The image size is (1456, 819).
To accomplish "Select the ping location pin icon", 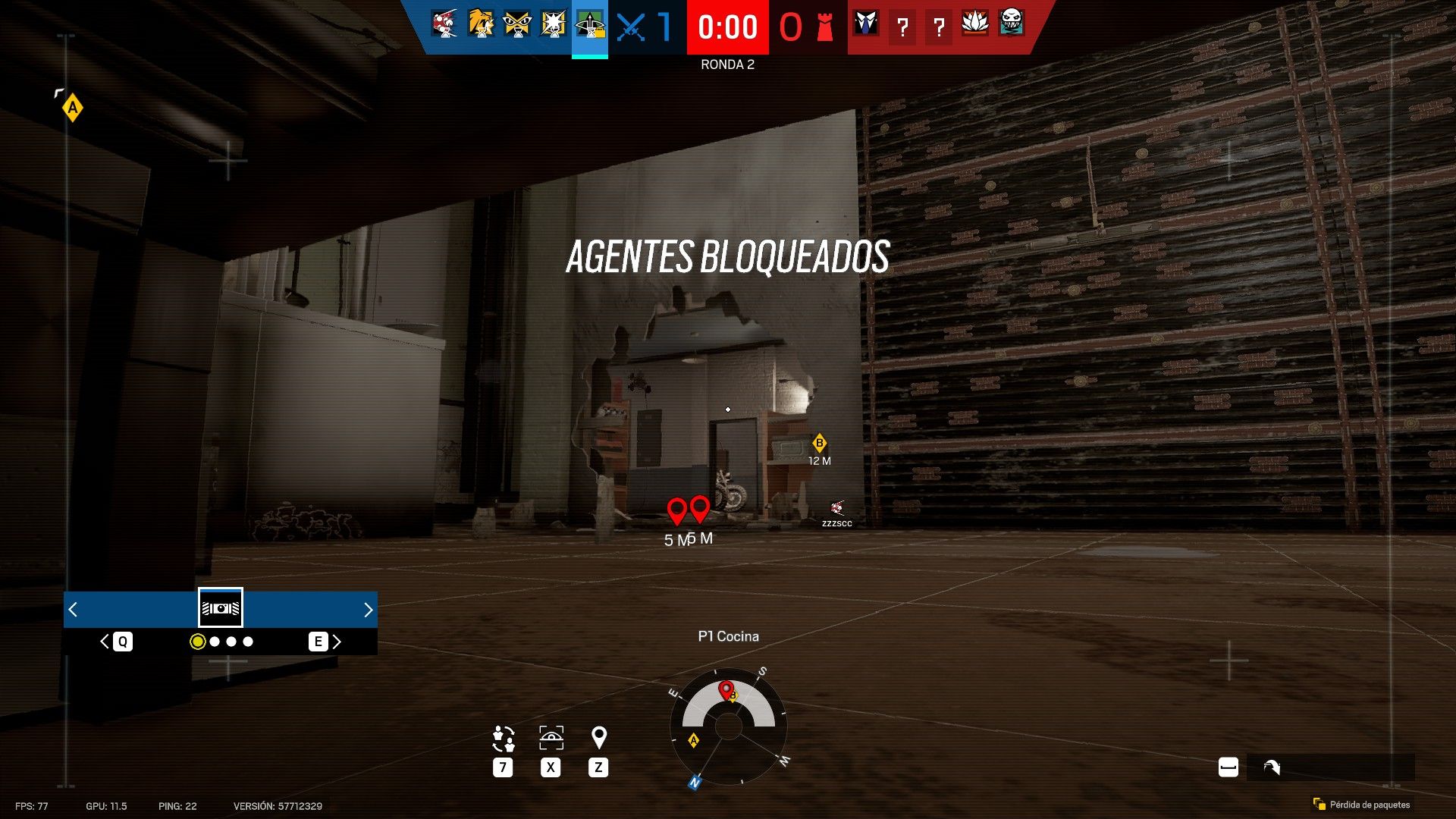I will [598, 737].
